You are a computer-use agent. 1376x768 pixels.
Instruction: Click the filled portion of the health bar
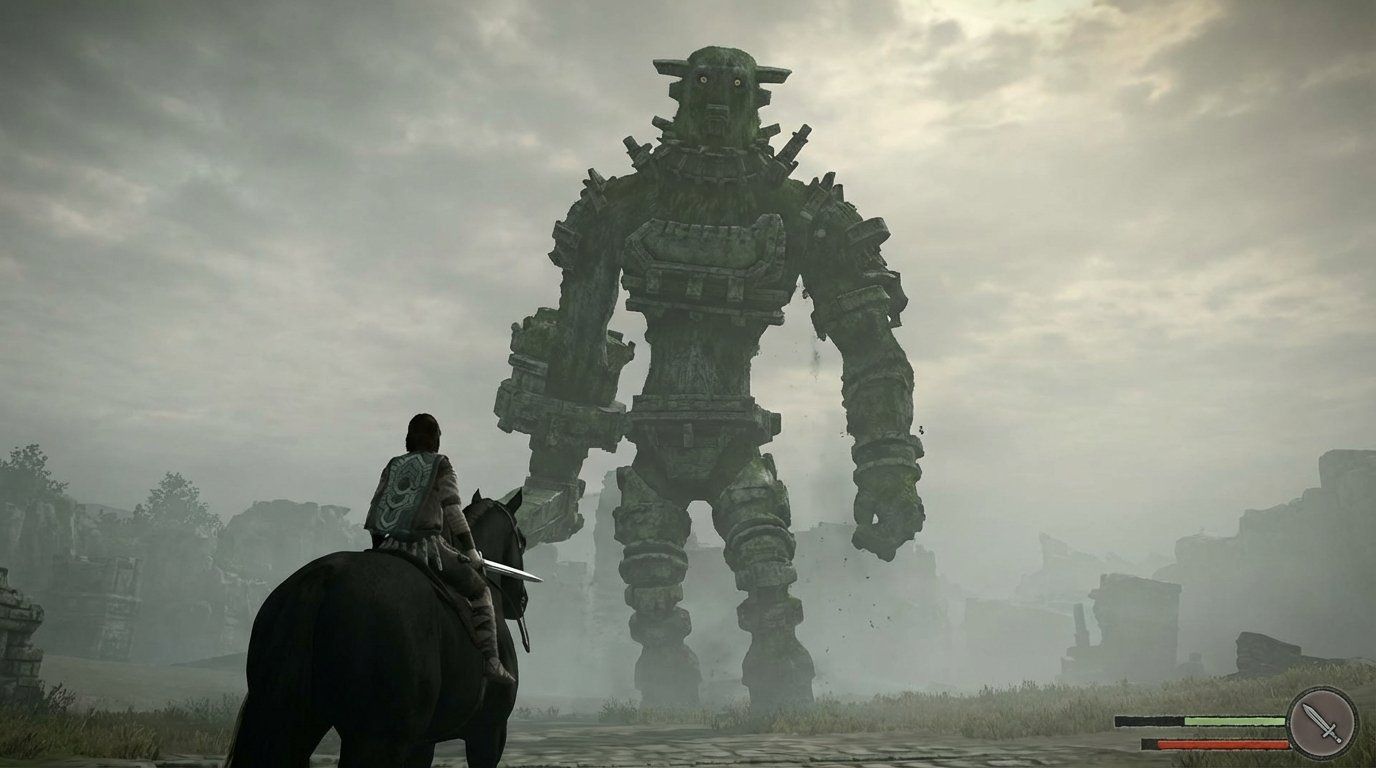point(1220,743)
